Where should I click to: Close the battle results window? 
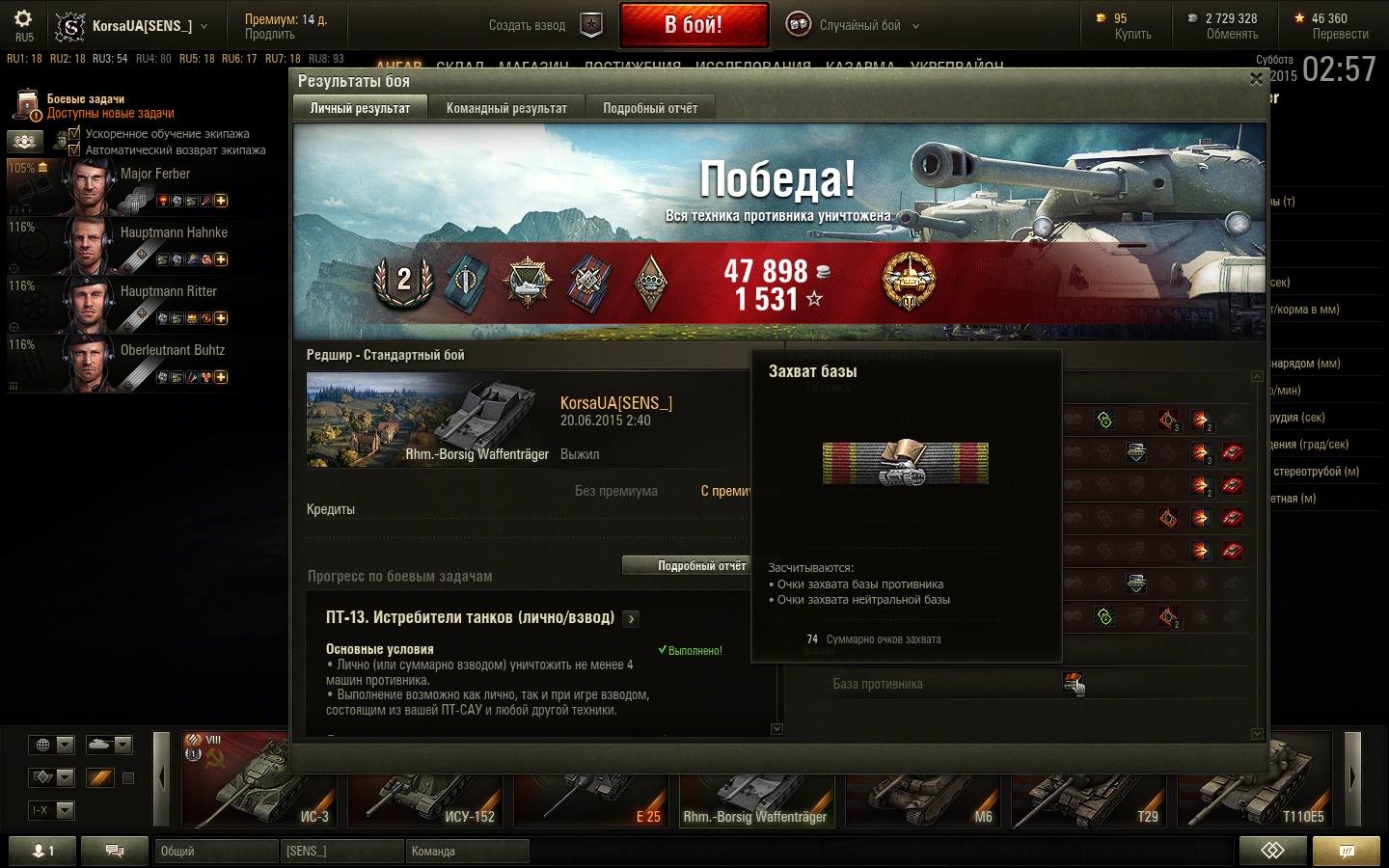[1256, 80]
